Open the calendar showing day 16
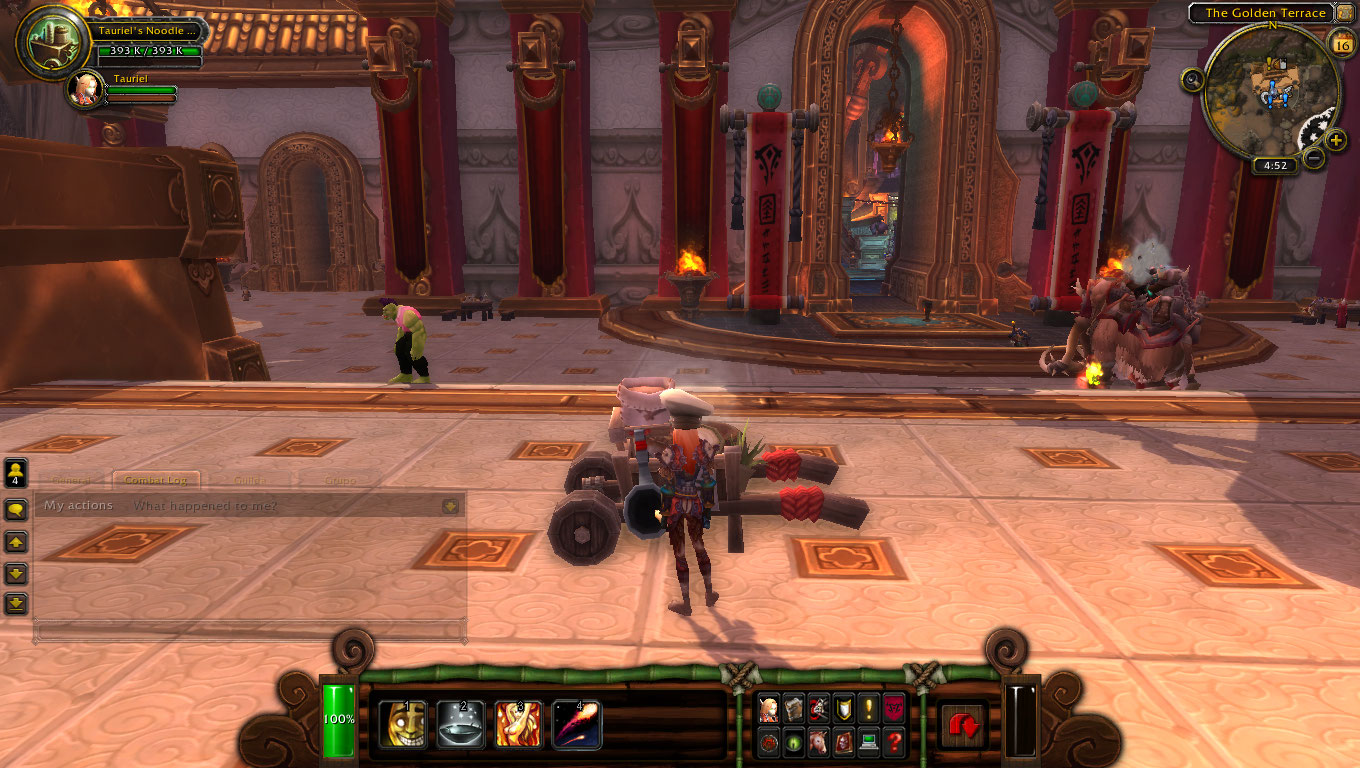This screenshot has height=768, width=1360. coord(1342,42)
